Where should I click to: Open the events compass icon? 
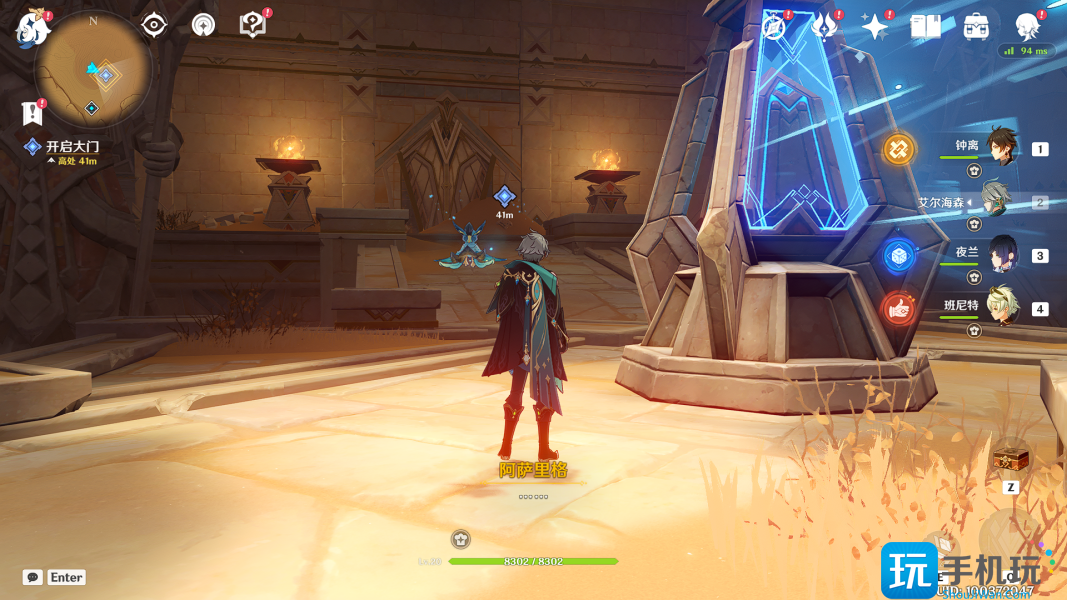[x=773, y=27]
